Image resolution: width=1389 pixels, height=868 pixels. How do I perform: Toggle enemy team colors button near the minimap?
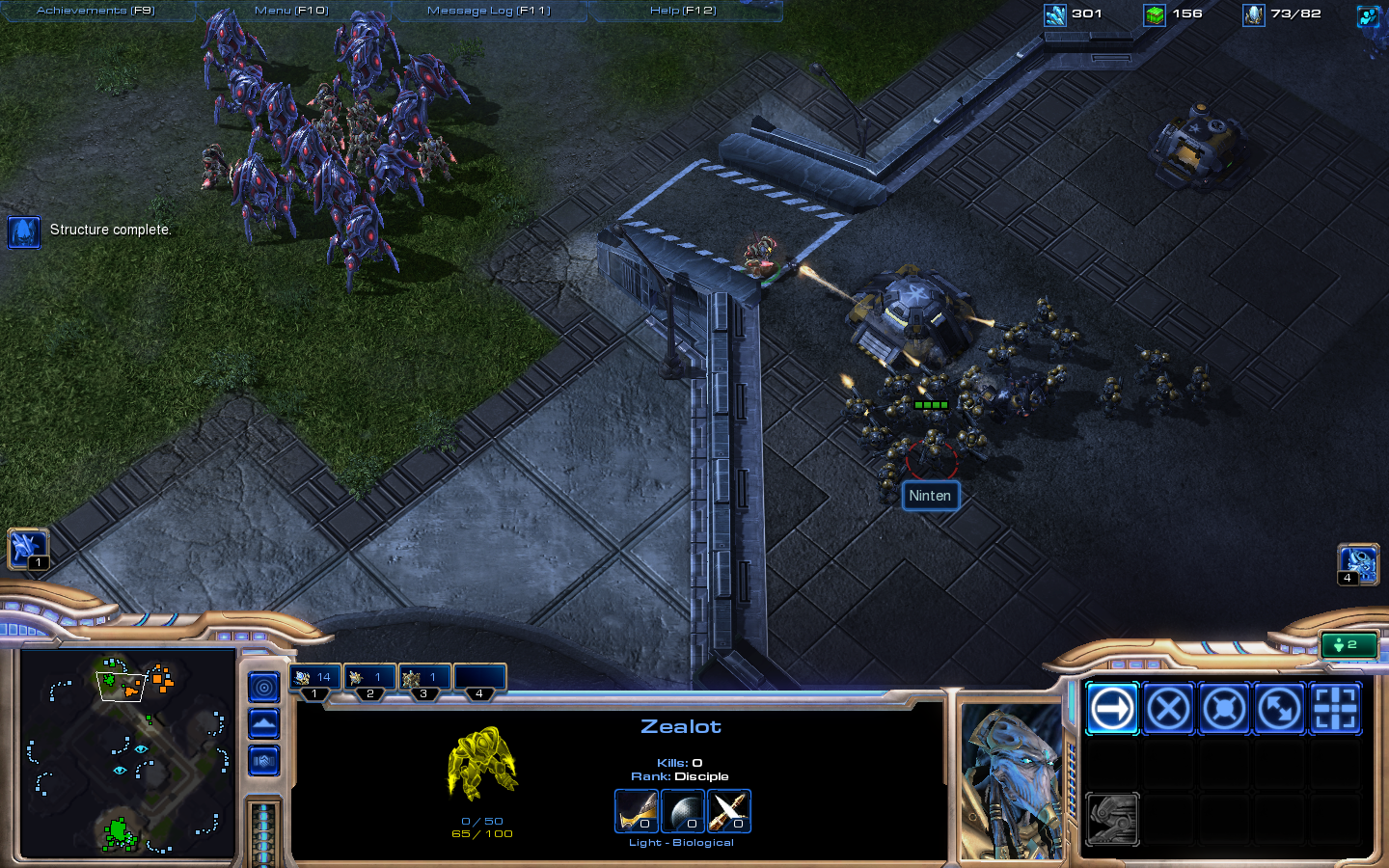tap(263, 760)
